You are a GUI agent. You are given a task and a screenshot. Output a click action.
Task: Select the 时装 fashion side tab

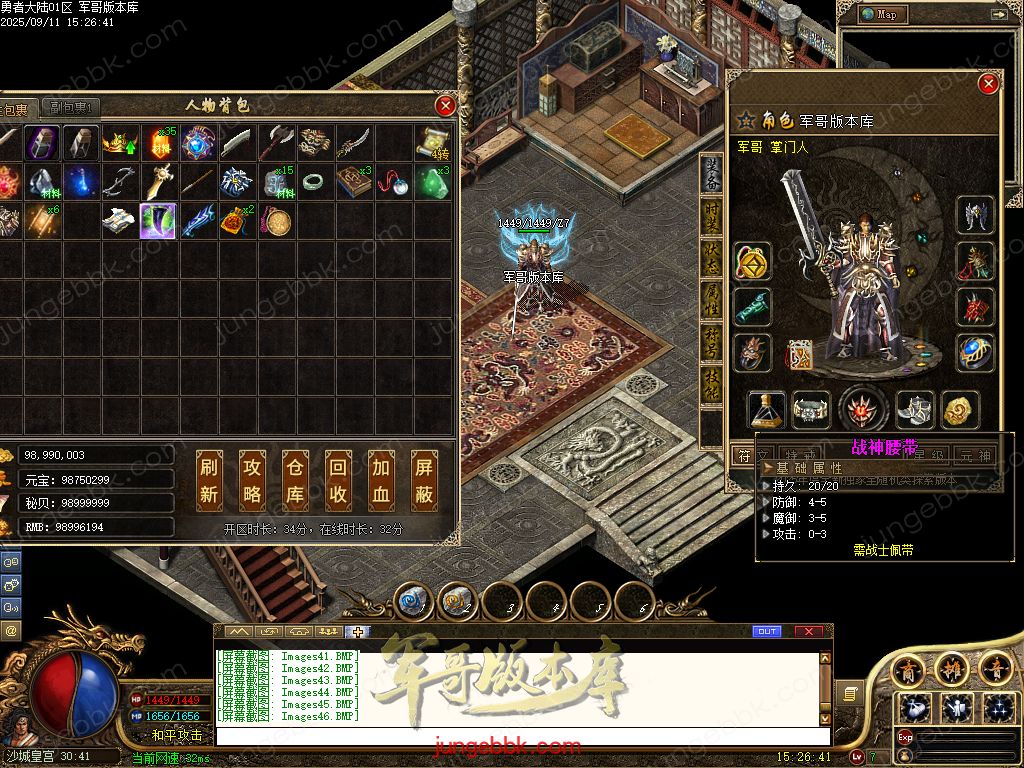711,216
